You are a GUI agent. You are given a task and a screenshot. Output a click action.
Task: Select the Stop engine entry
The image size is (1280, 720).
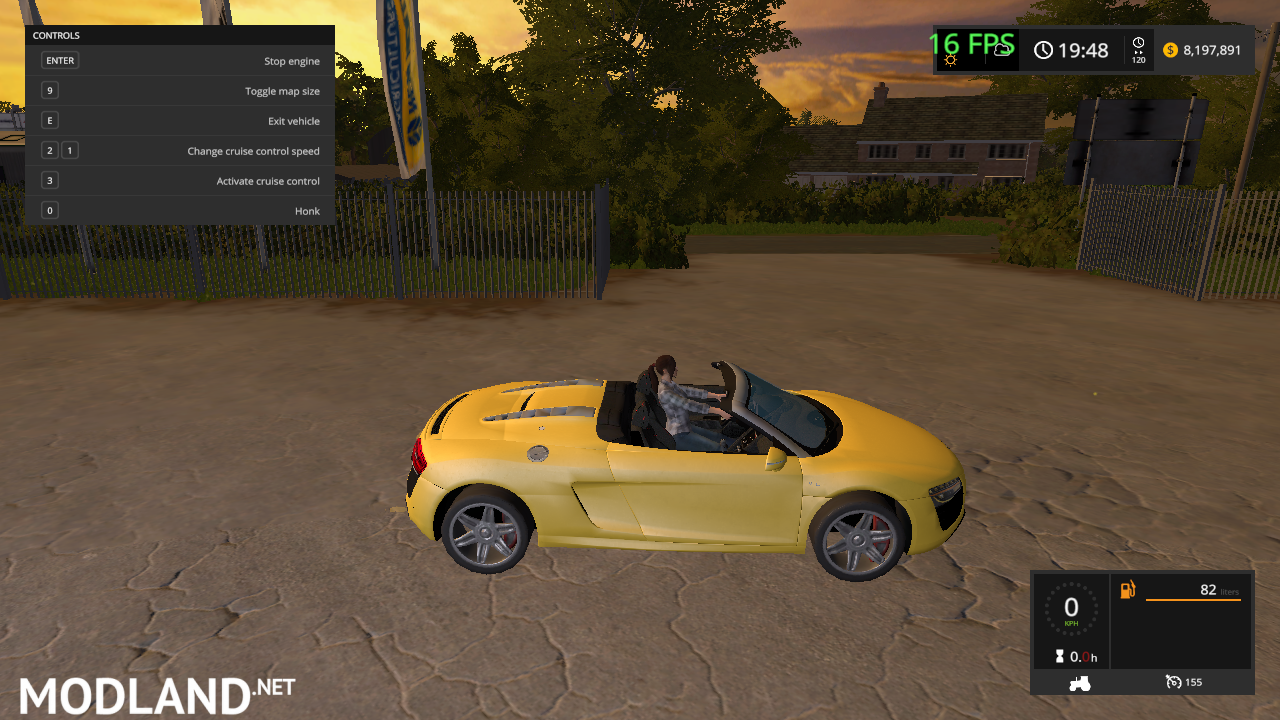tap(293, 60)
